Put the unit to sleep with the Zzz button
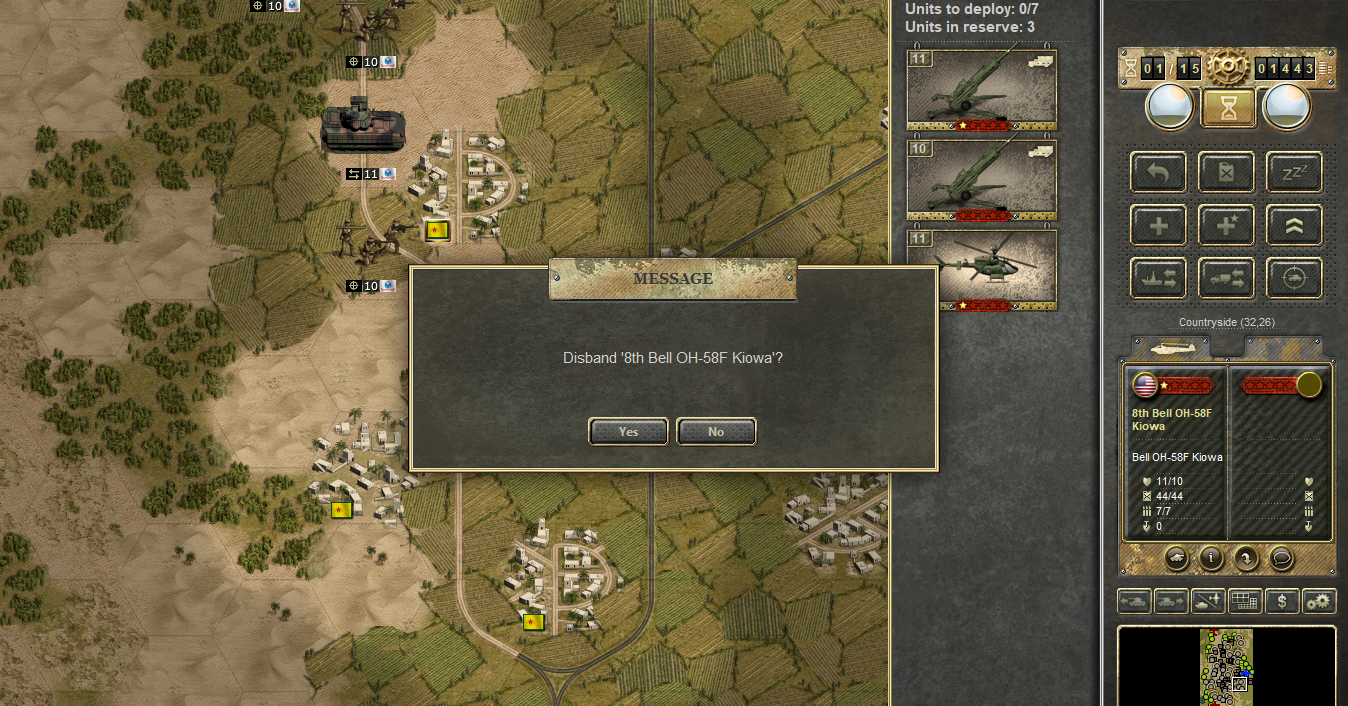The width and height of the screenshot is (1348, 706). click(x=1294, y=172)
